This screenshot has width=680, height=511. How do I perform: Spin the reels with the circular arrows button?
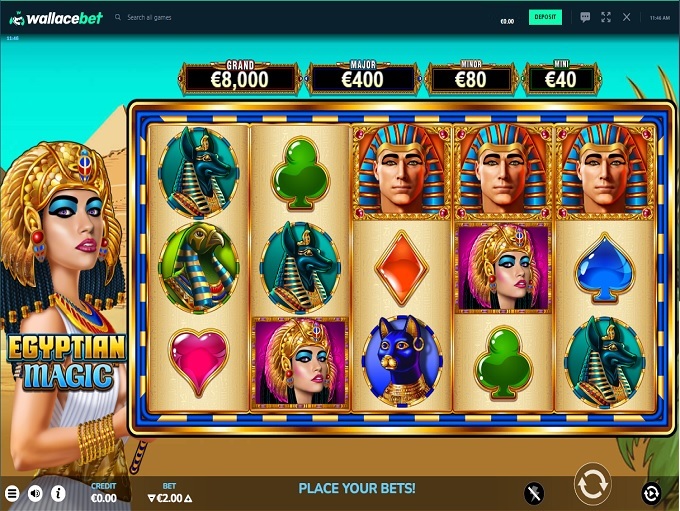tap(591, 484)
